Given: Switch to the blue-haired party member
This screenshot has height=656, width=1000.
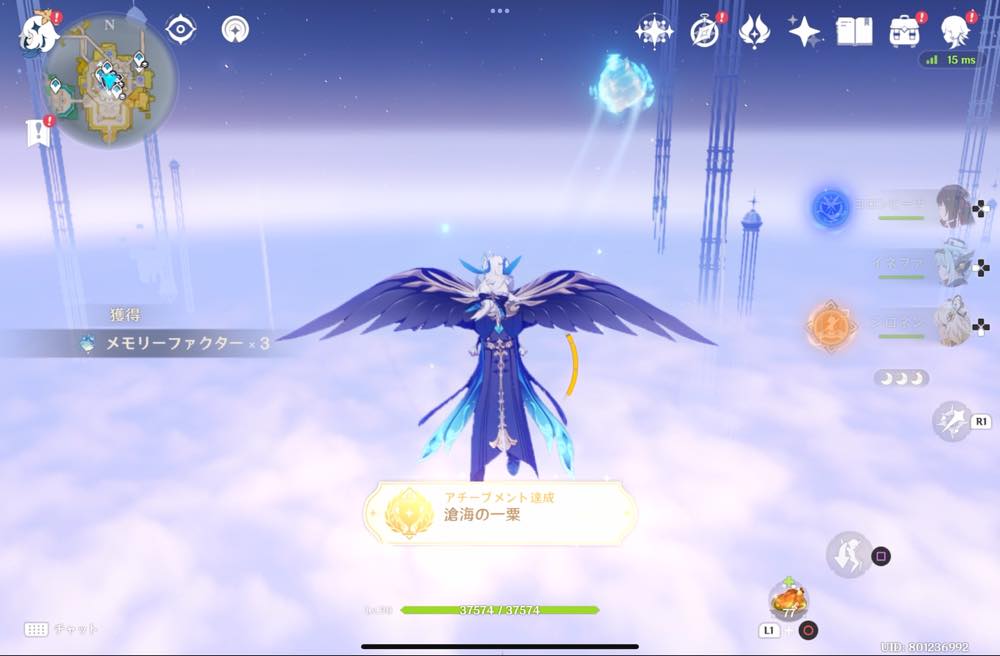Looking at the screenshot, I should click(951, 265).
